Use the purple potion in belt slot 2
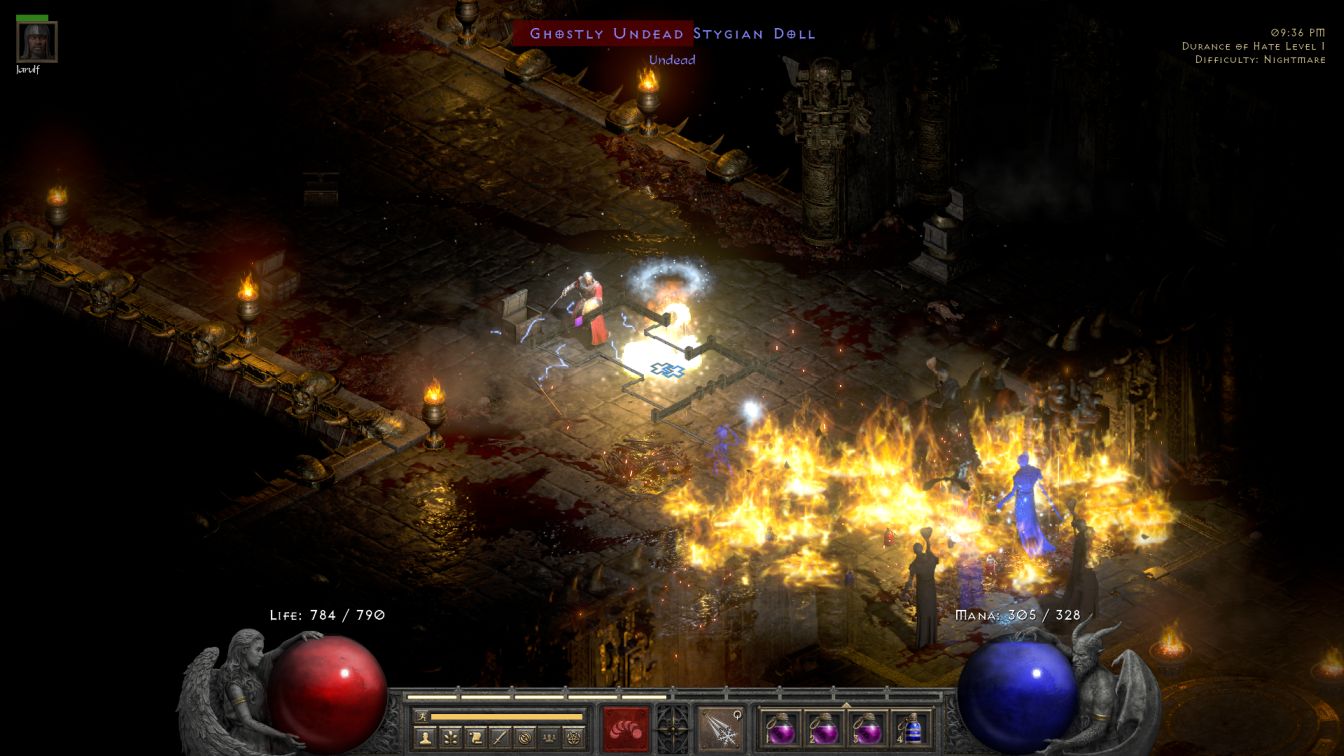Viewport: 1344px width, 756px height. pyautogui.click(x=823, y=728)
